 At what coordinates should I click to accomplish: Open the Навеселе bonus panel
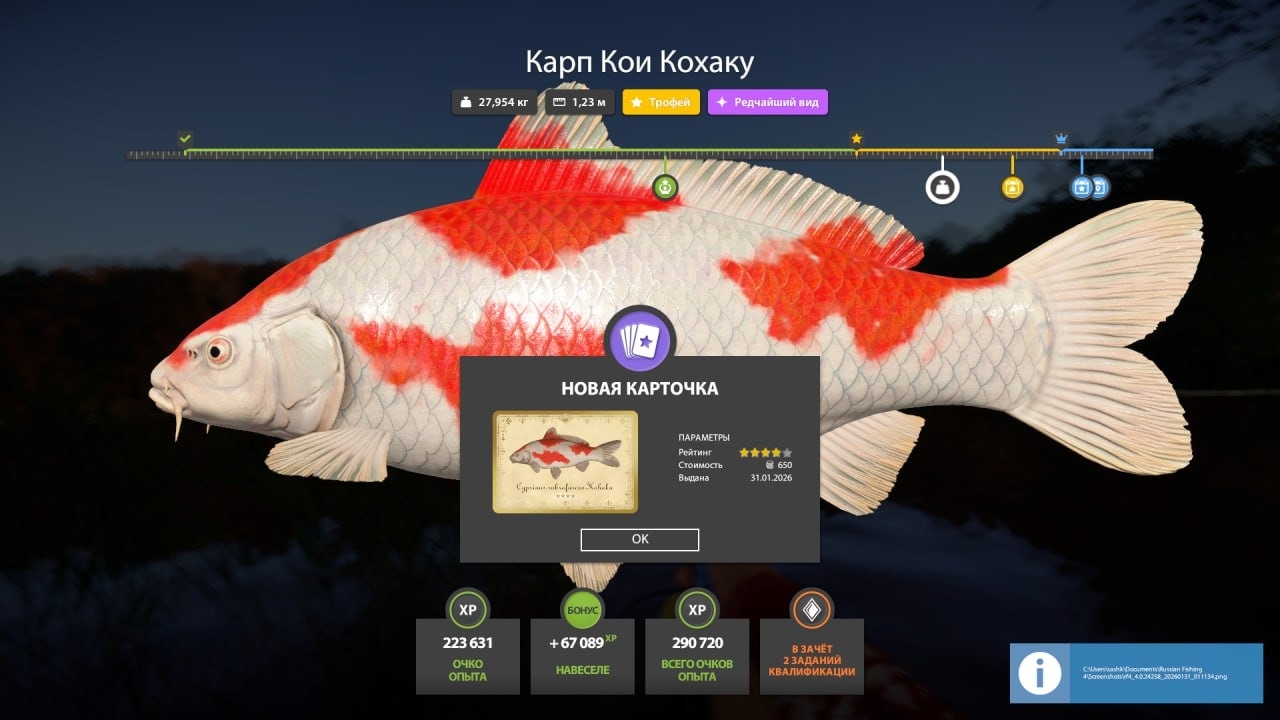coord(582,655)
